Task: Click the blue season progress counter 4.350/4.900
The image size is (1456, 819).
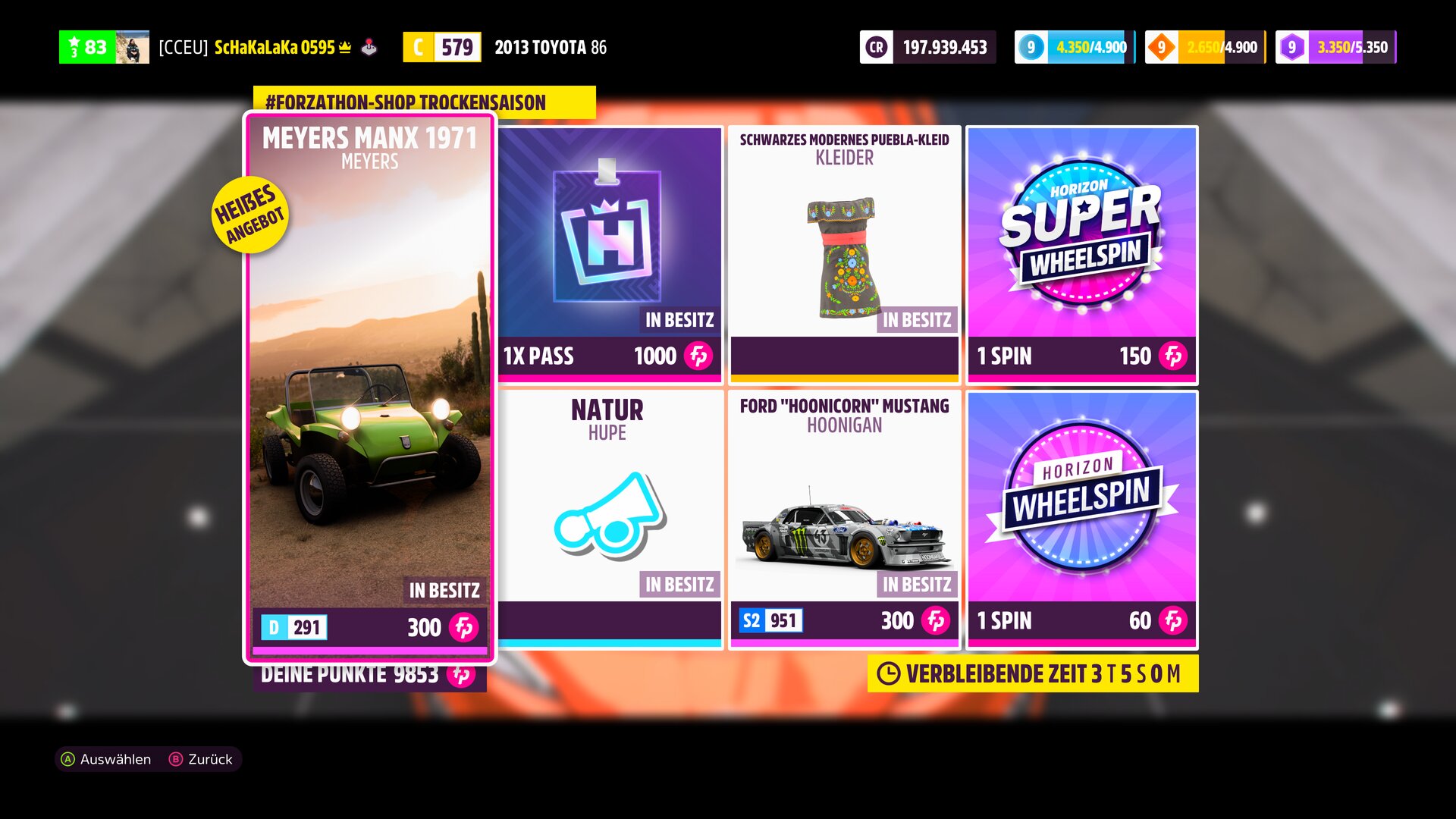Action: point(1069,47)
